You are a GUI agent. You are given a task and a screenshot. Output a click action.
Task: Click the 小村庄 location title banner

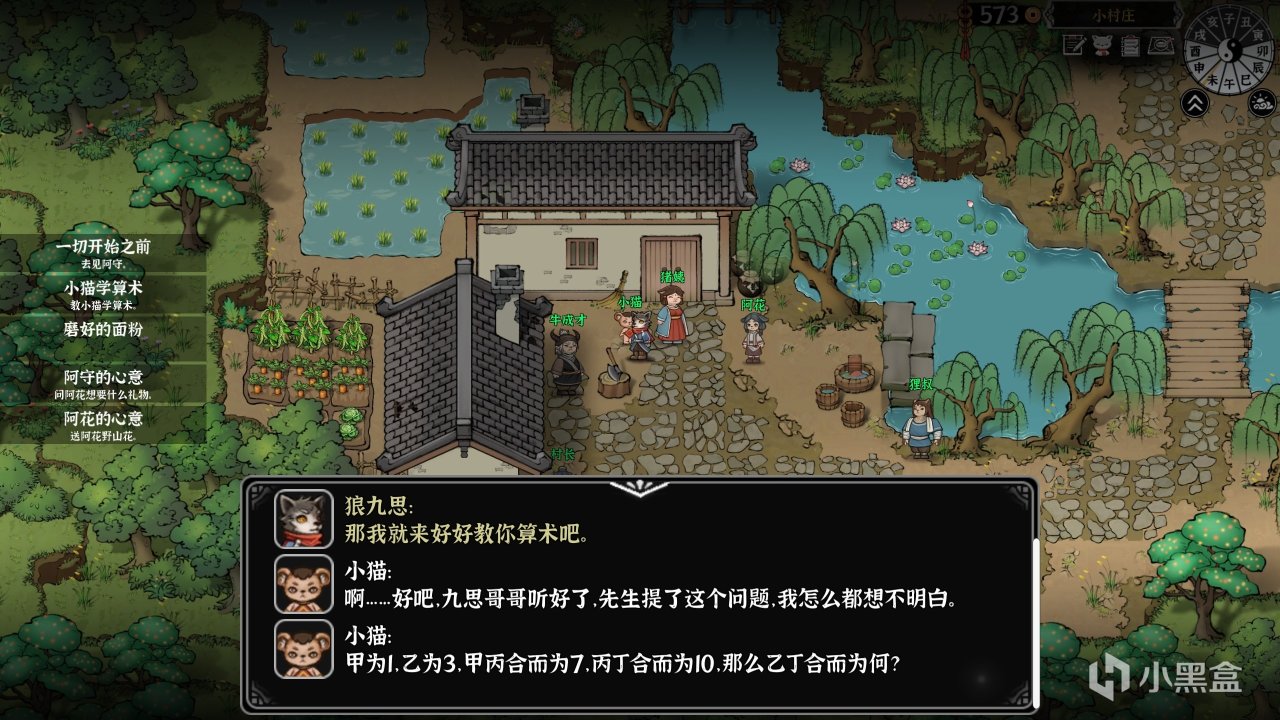(x=1113, y=16)
